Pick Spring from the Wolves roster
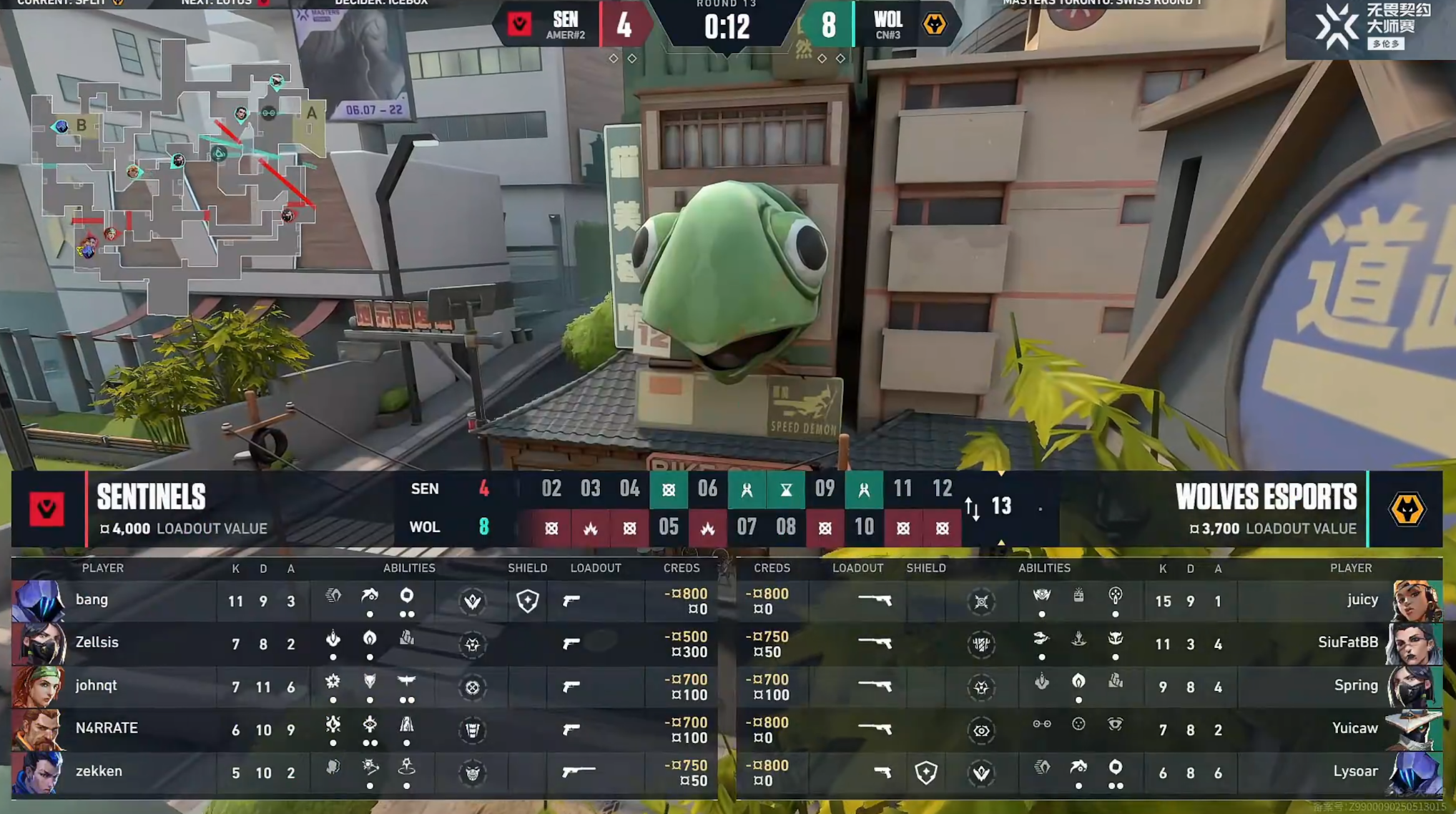Screen dimensions: 1456x814 tap(1355, 686)
